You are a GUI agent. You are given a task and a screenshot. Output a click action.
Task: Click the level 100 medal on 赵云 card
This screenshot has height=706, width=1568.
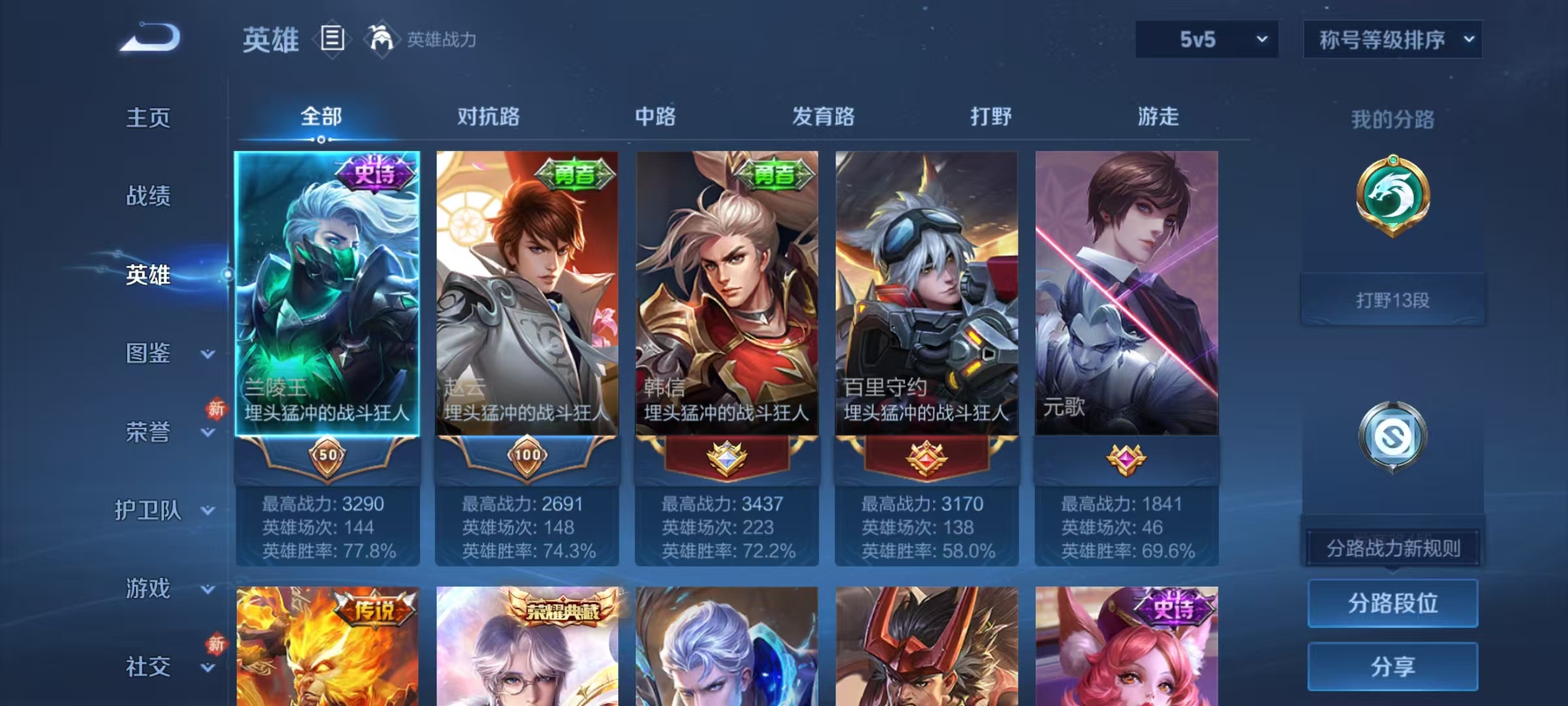(x=530, y=457)
